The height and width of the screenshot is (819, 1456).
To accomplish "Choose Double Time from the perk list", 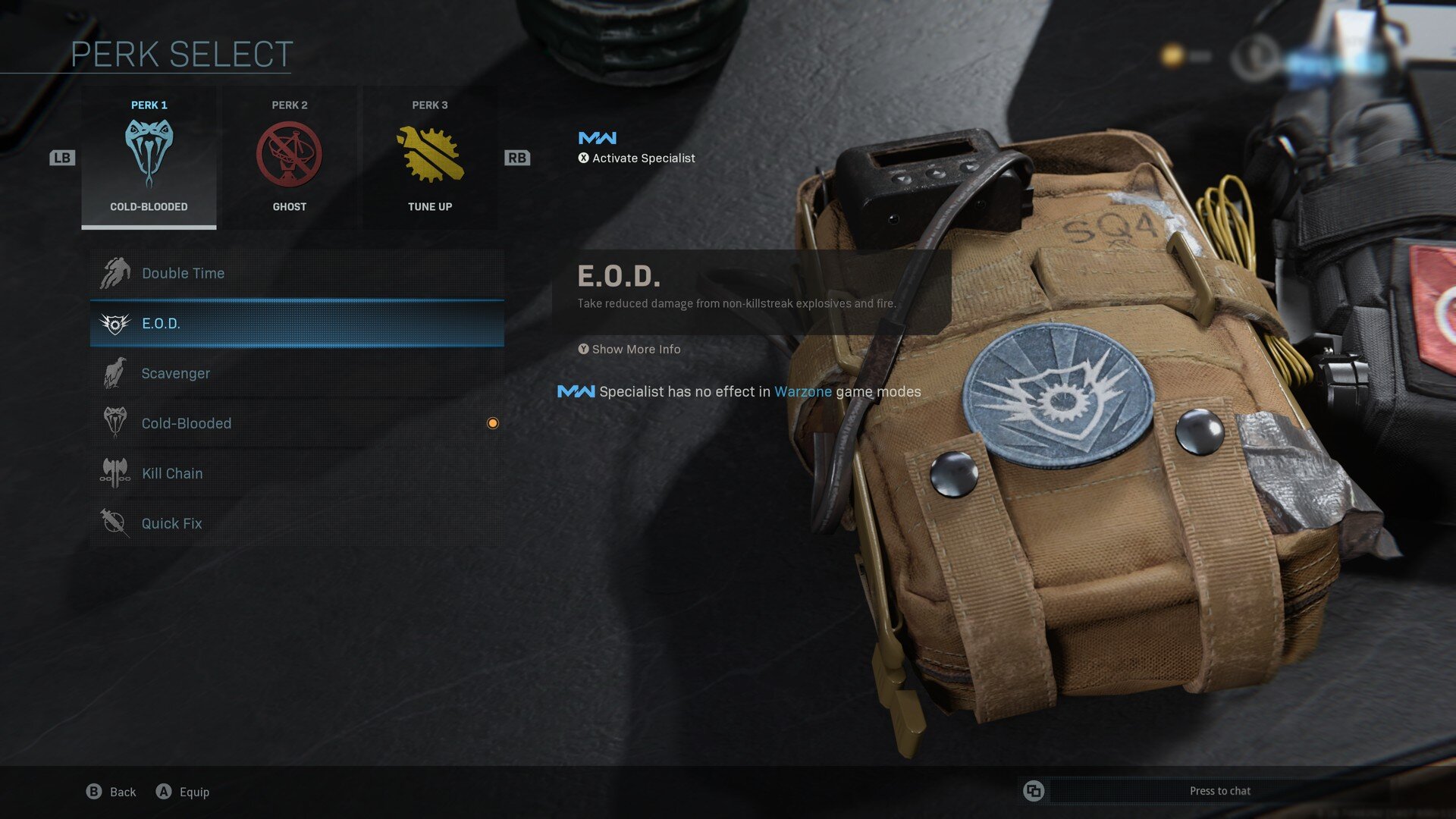I will pos(297,273).
